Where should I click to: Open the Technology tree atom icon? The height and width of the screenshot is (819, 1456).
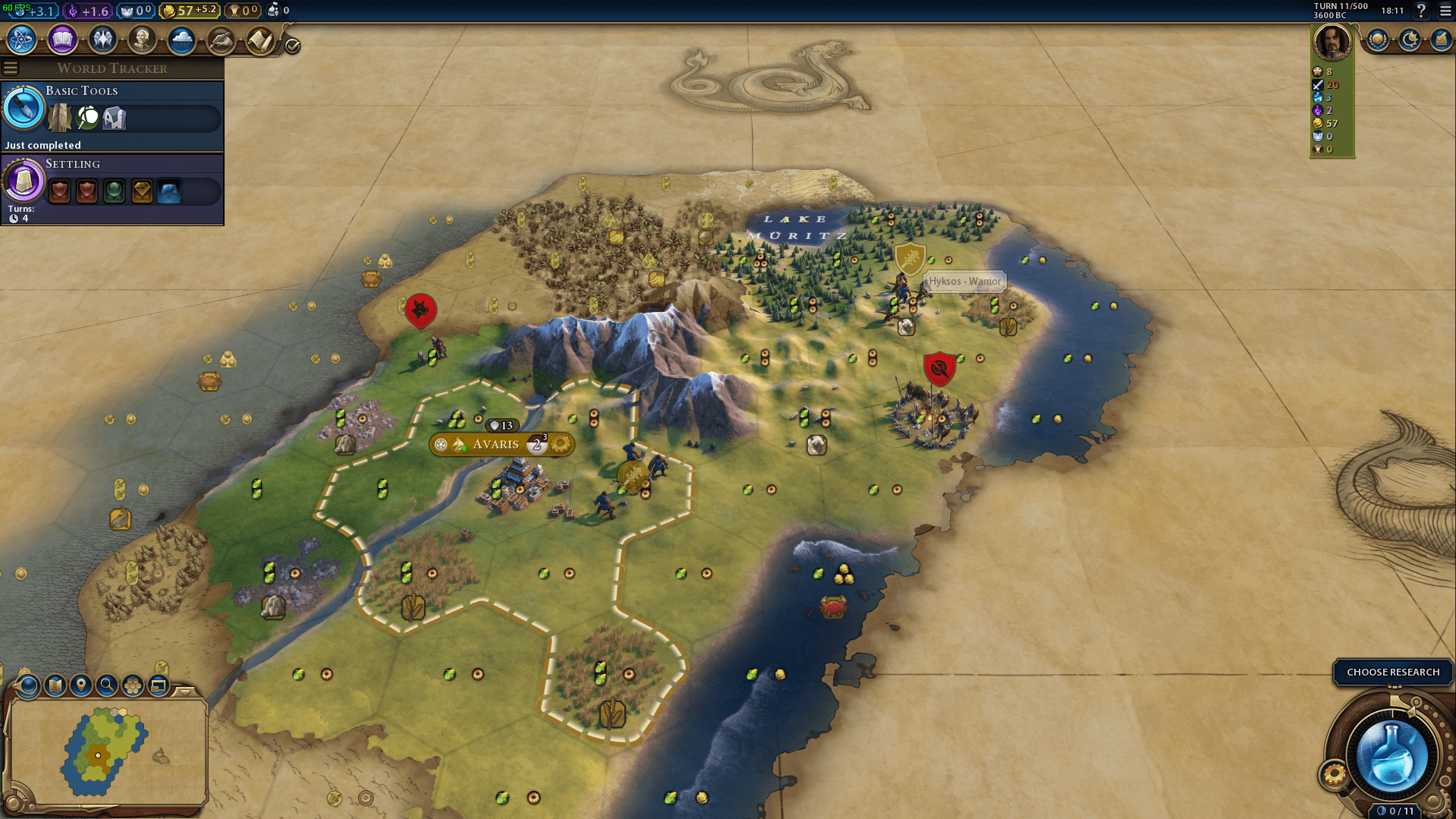point(22,39)
